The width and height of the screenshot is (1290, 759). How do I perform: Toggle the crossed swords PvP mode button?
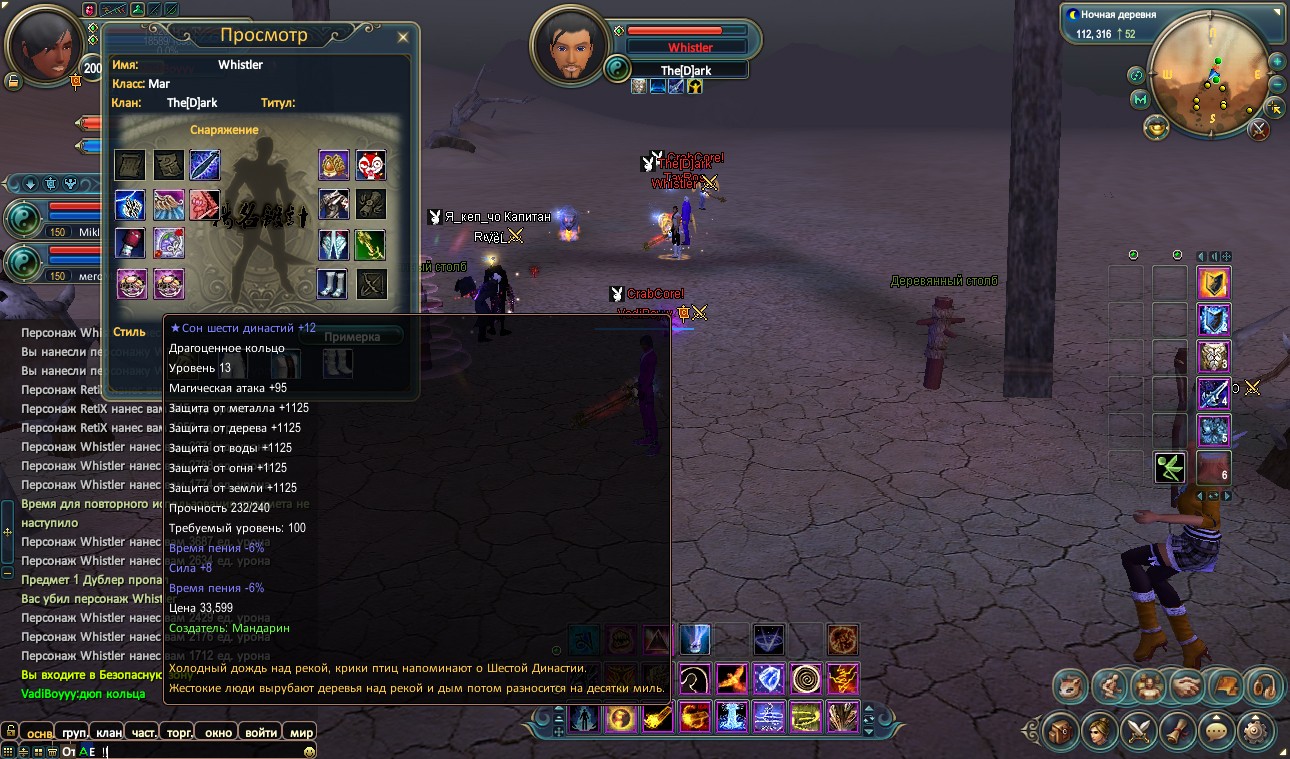tap(1259, 129)
